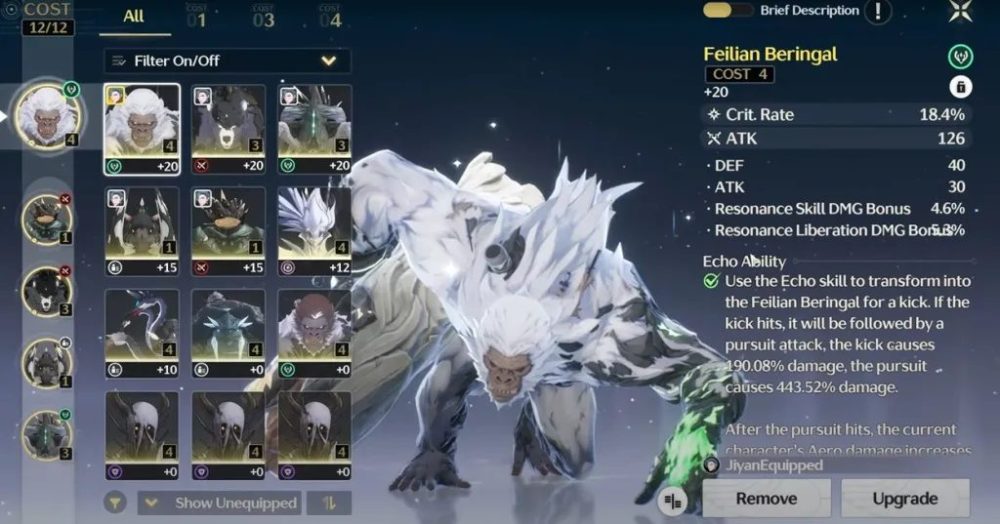Toggle the lock icon for this echo

[x=960, y=86]
